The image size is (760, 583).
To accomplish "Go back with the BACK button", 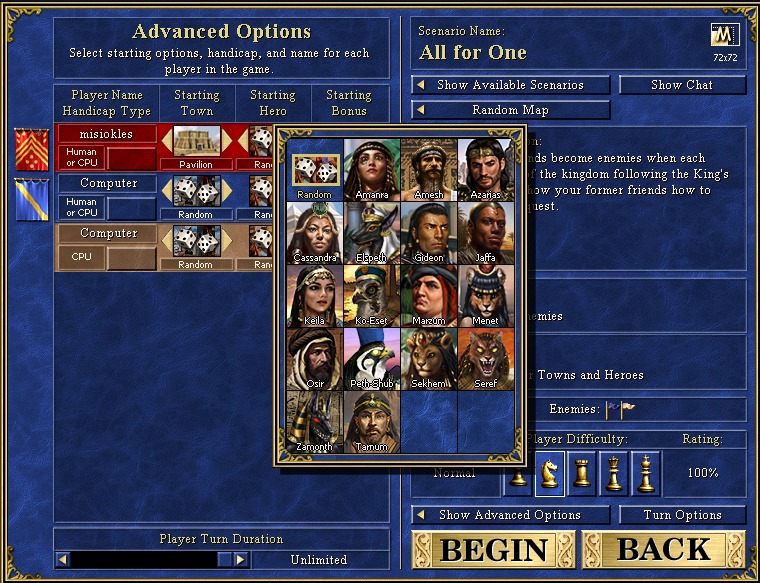I will click(x=664, y=550).
